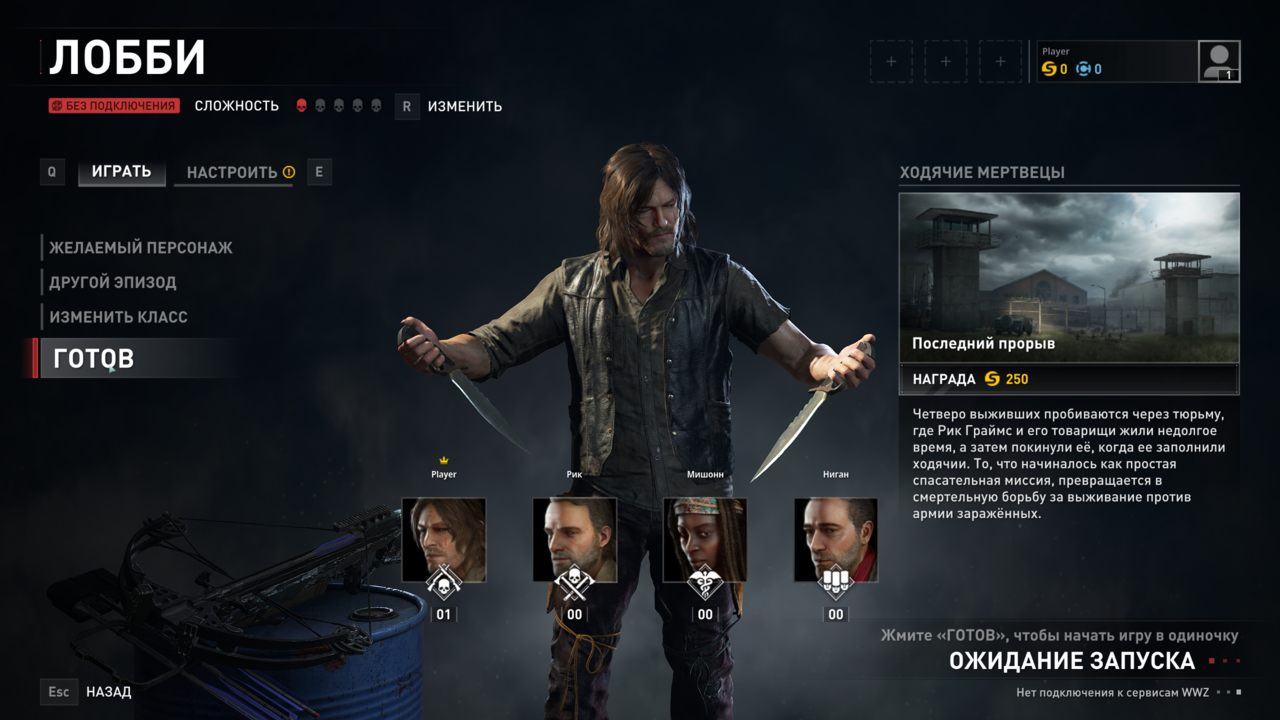The image size is (1280, 720).
Task: Choose ЖЕЛАЕМЫЙ ПЕРСОНАЖ menu entry
Action: tap(141, 247)
